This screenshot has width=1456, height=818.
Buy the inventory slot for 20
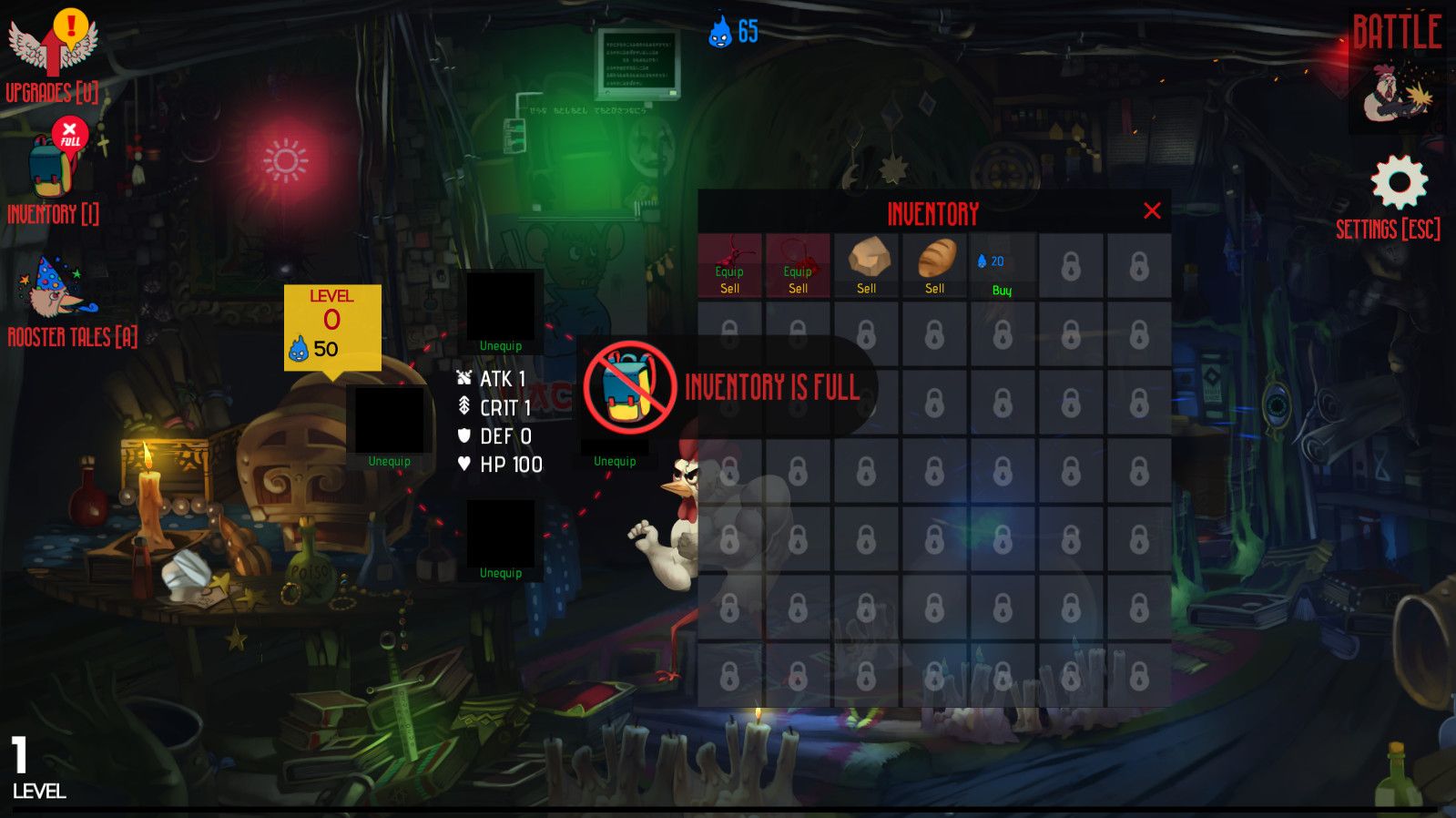point(1002,291)
